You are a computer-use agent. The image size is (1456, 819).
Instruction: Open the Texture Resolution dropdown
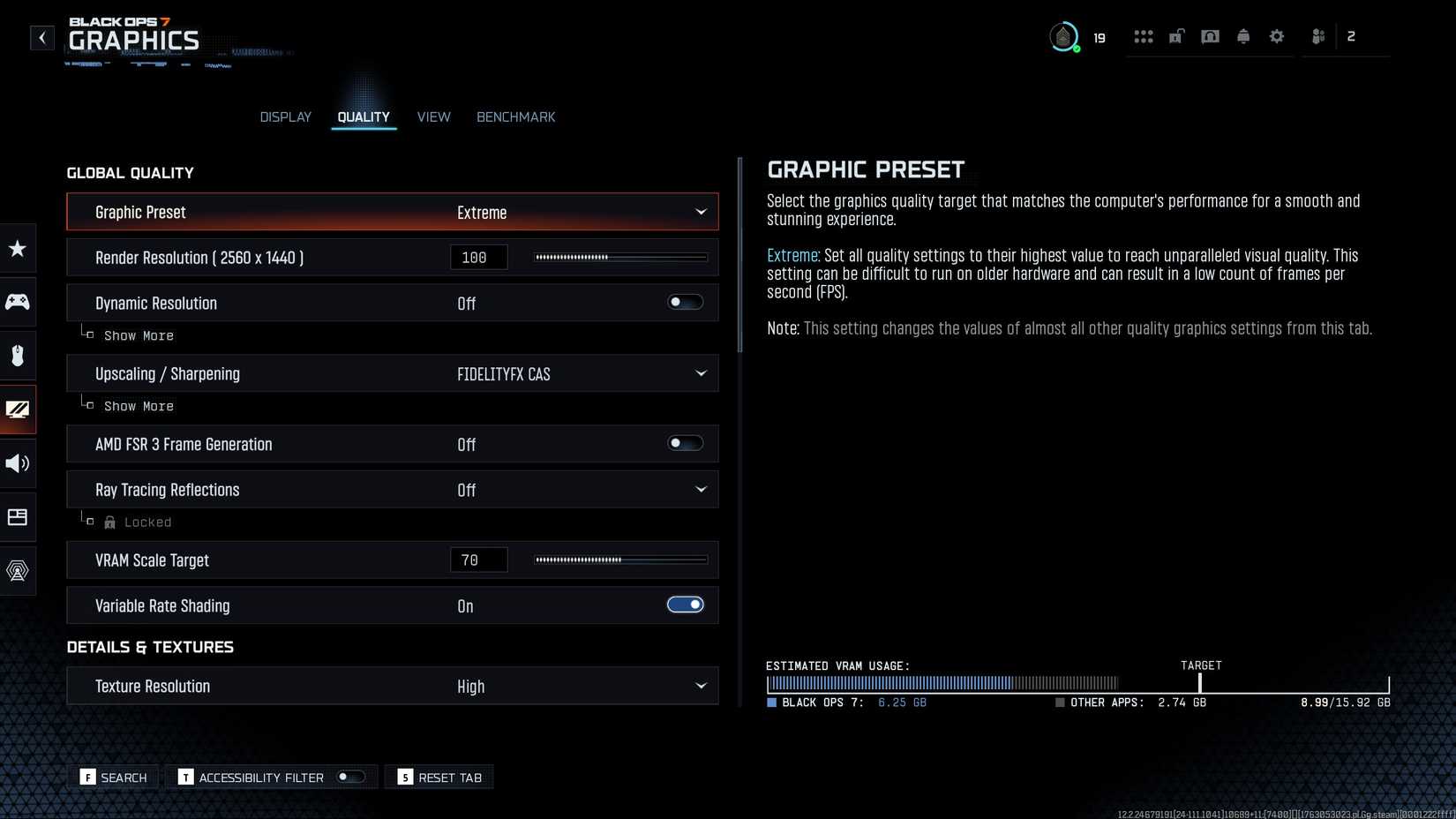point(700,687)
